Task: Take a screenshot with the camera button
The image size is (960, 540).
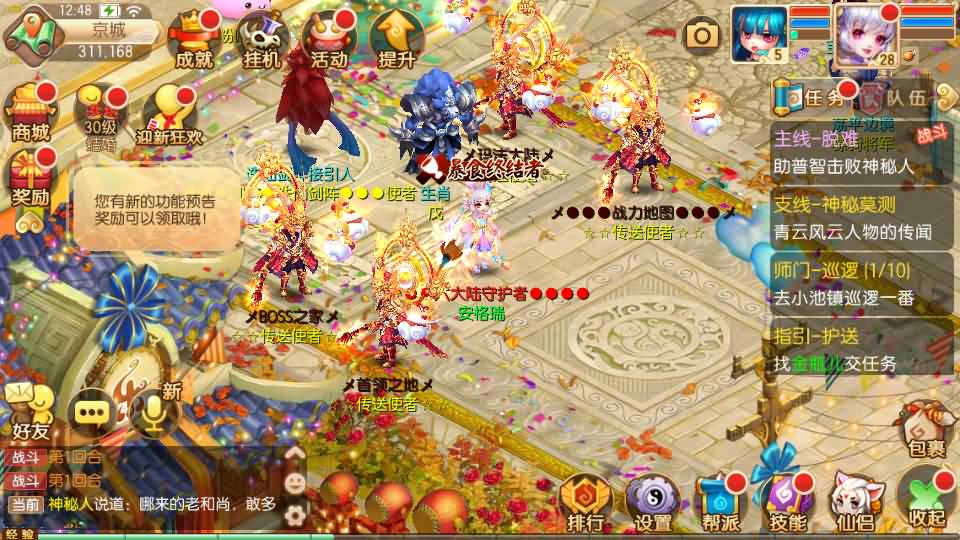Action: click(702, 37)
